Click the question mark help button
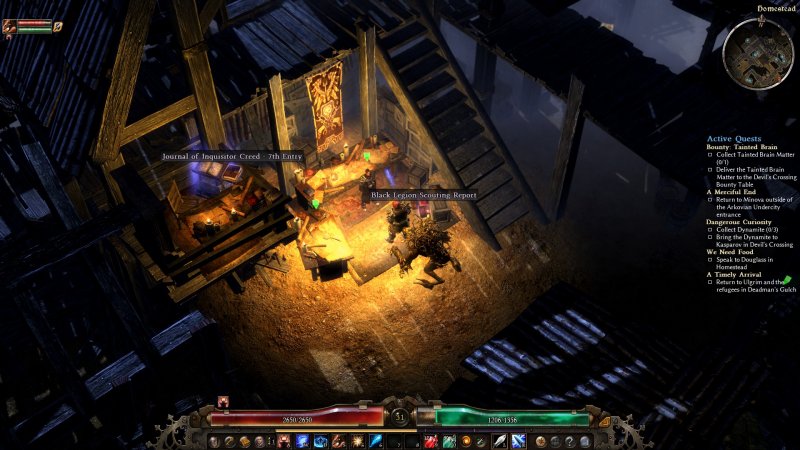This screenshot has width=800, height=450. [571, 441]
